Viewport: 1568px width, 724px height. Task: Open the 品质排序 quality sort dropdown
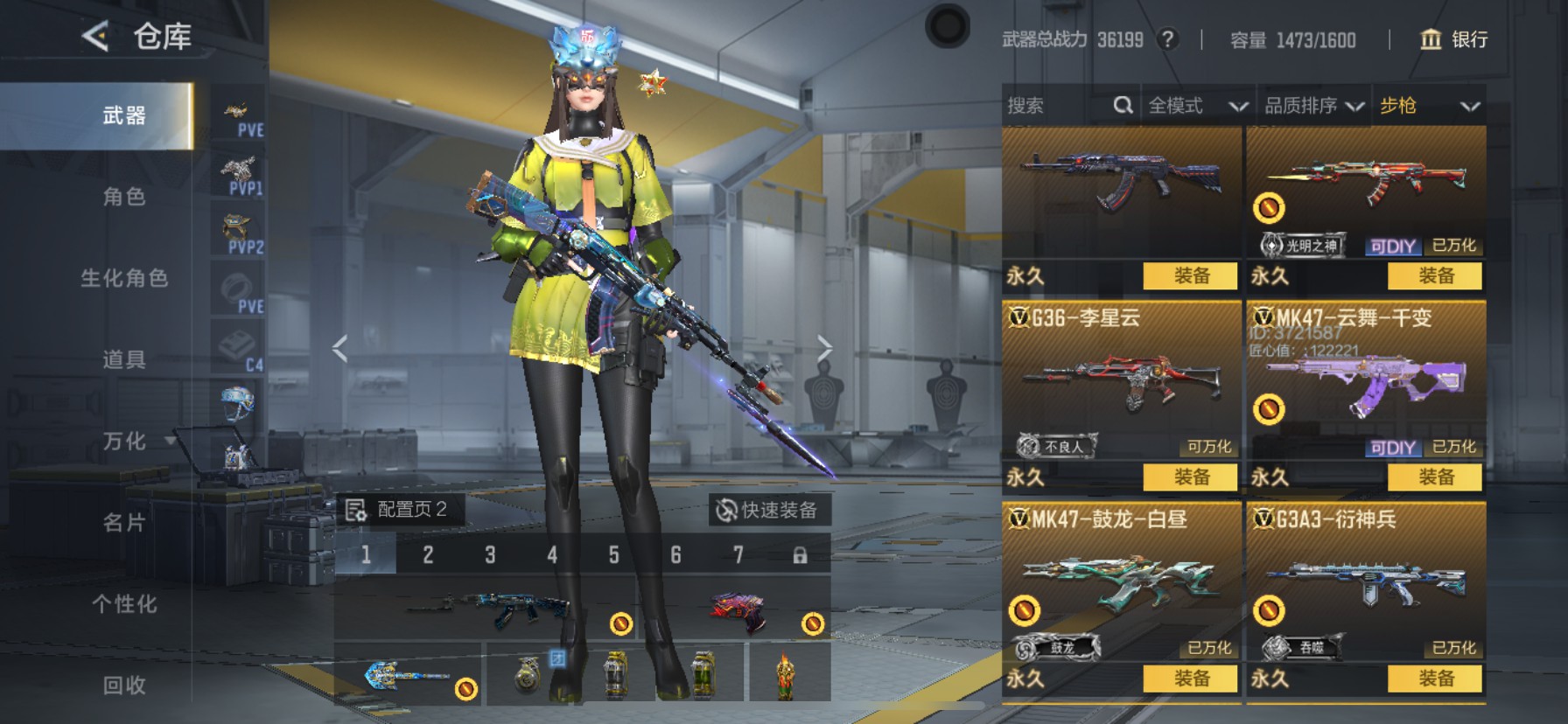coord(1311,105)
